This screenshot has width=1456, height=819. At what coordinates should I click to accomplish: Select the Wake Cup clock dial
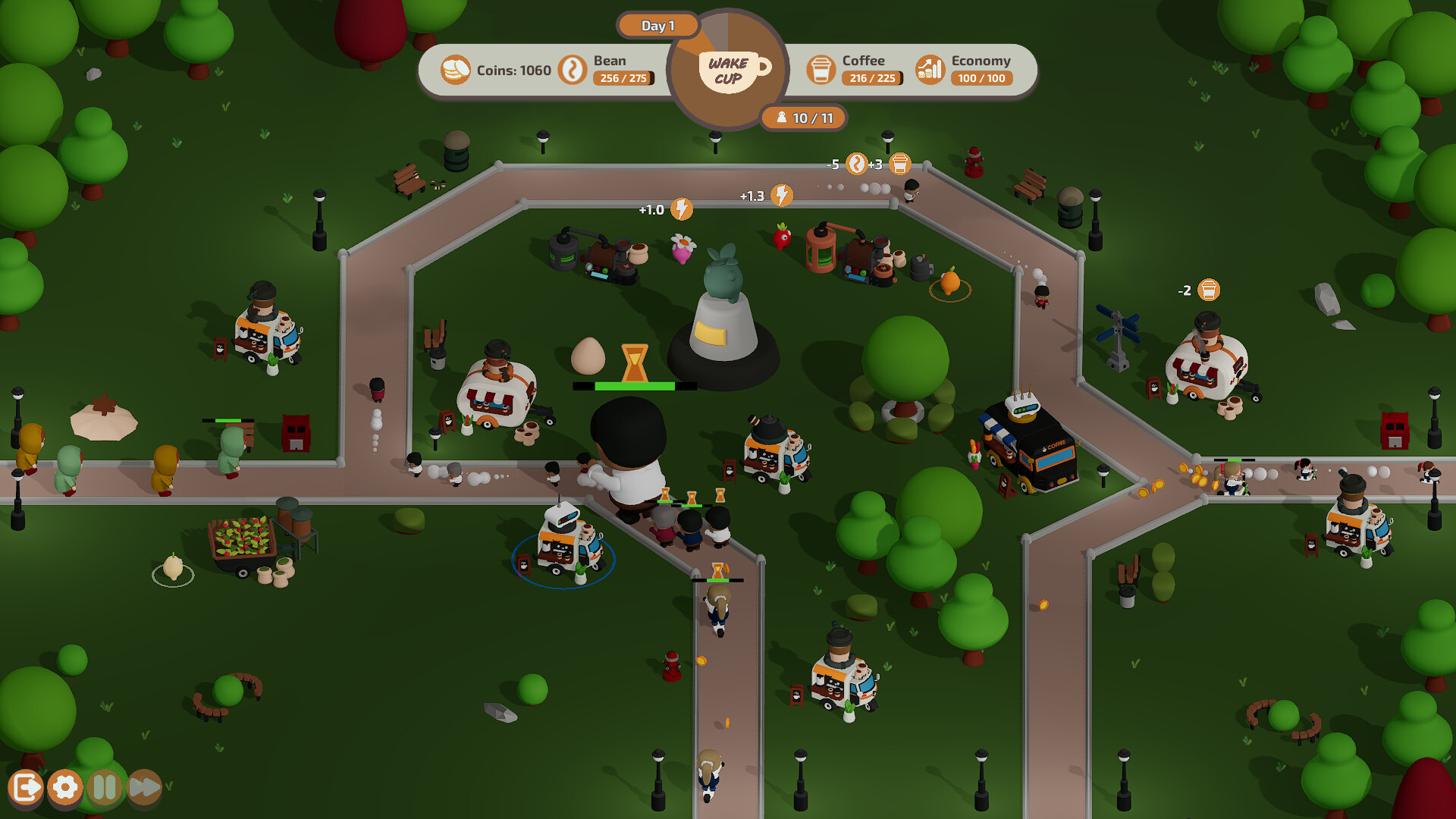tap(728, 70)
